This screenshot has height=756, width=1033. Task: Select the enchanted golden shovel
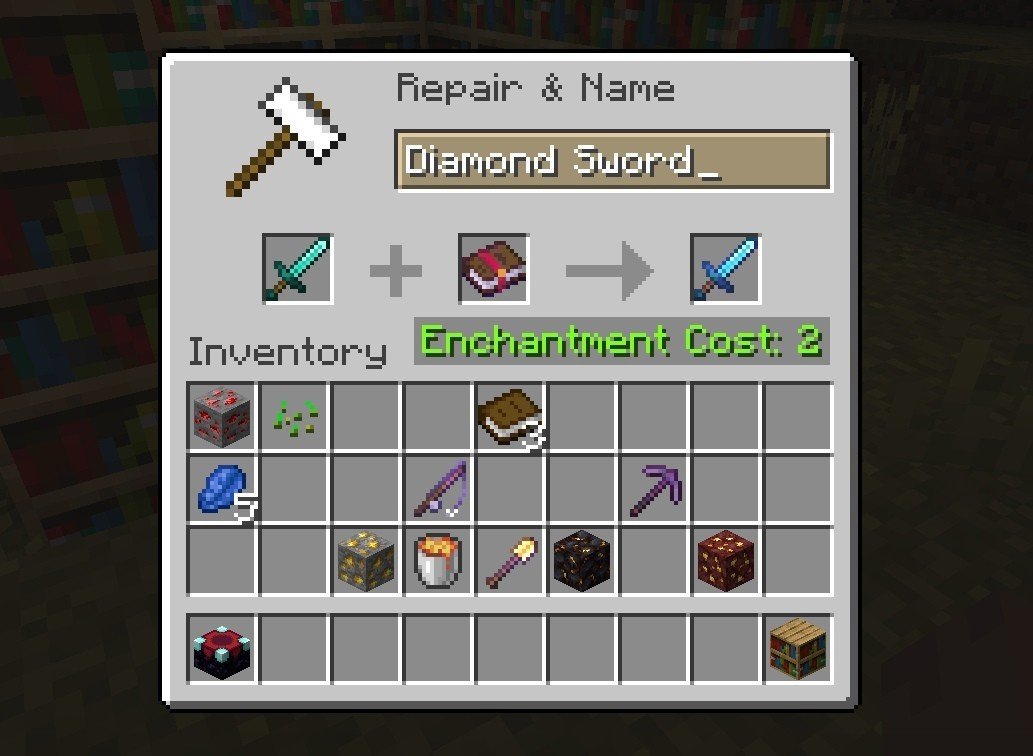tap(510, 561)
